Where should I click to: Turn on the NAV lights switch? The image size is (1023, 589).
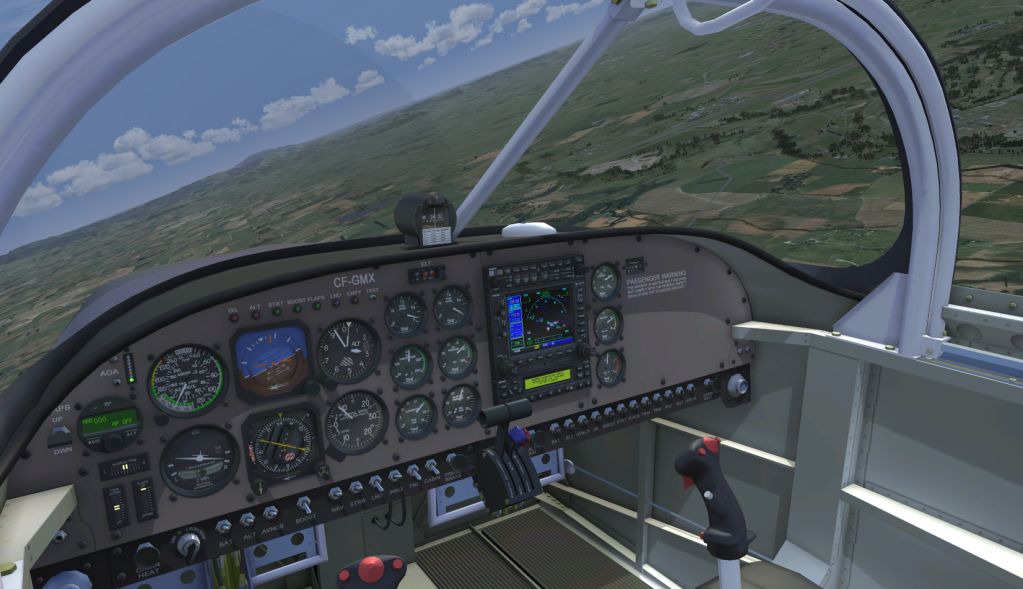[x=335, y=492]
